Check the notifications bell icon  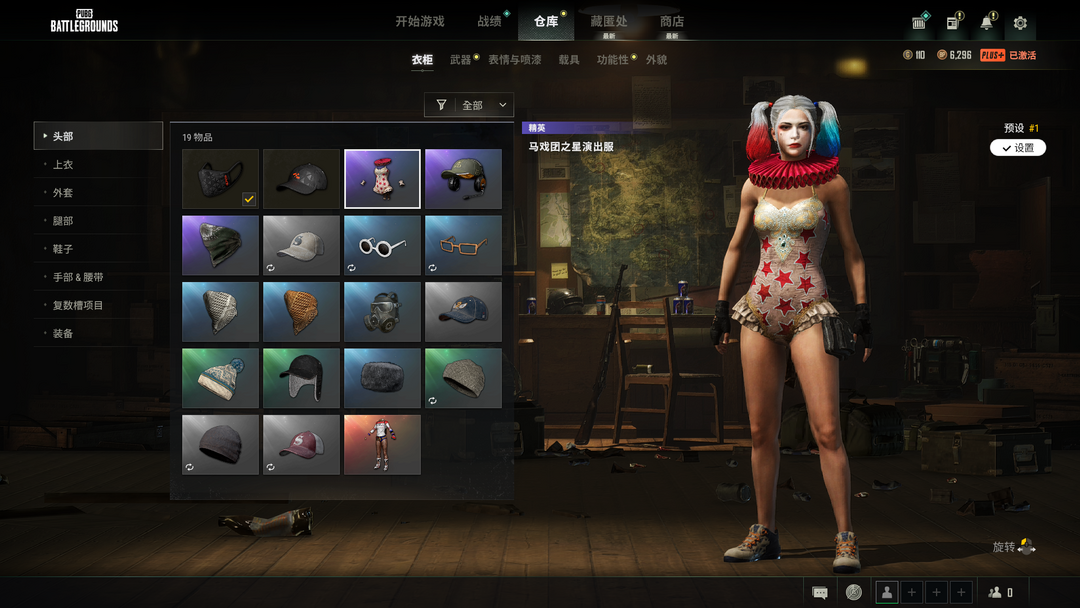pos(987,23)
